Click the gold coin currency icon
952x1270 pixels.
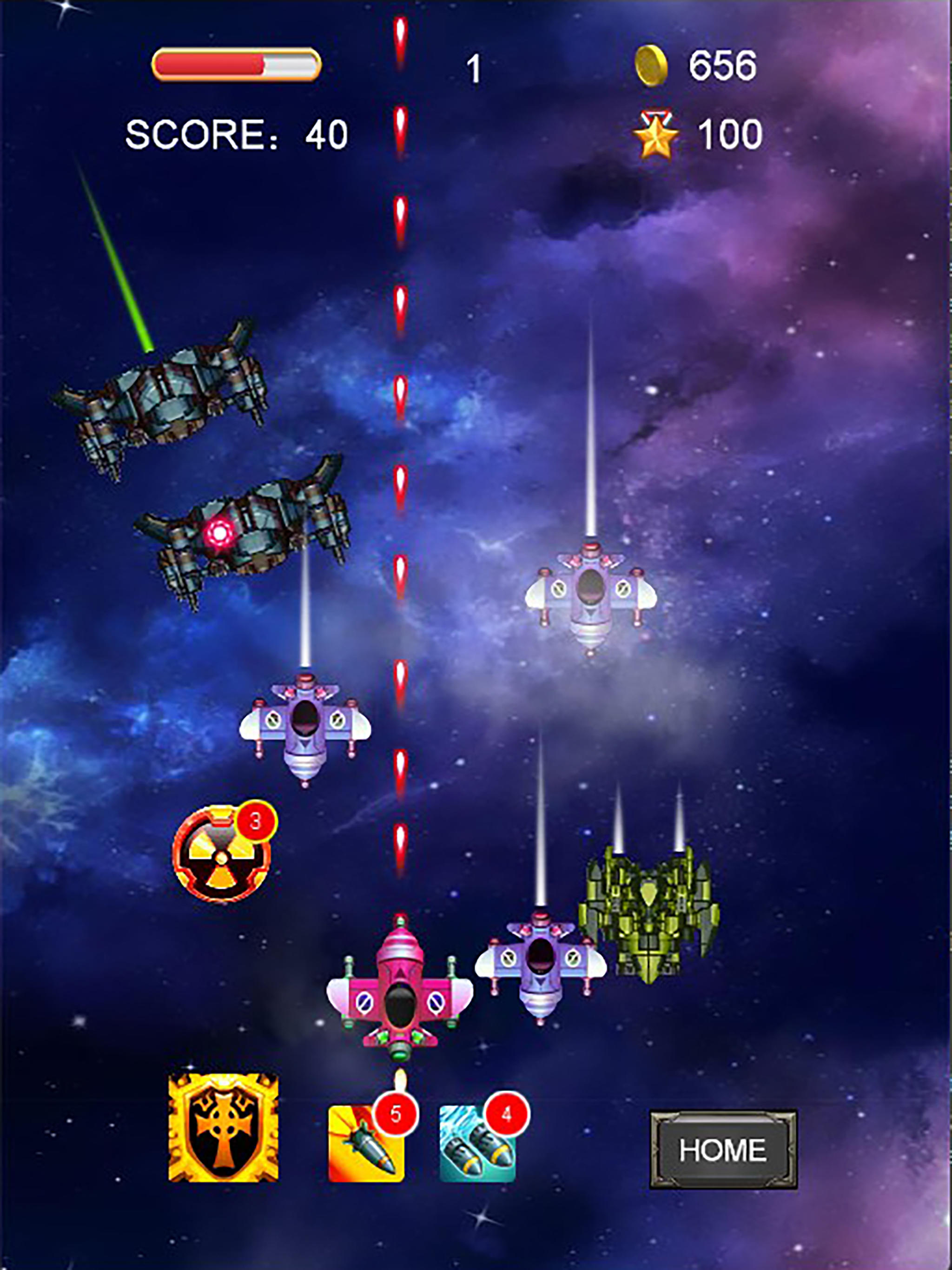[653, 65]
